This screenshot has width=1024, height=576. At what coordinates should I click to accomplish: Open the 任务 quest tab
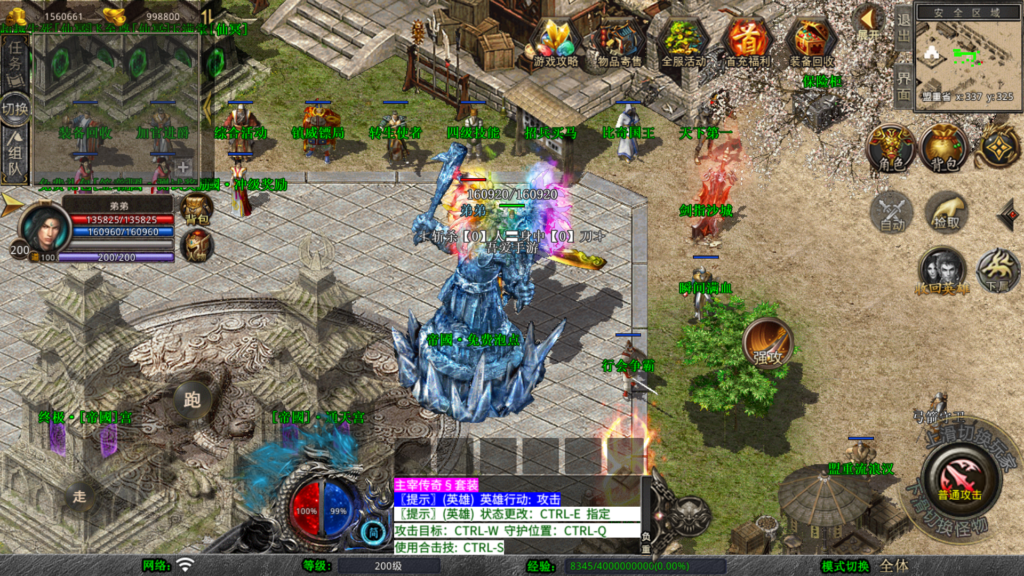pyautogui.click(x=15, y=60)
